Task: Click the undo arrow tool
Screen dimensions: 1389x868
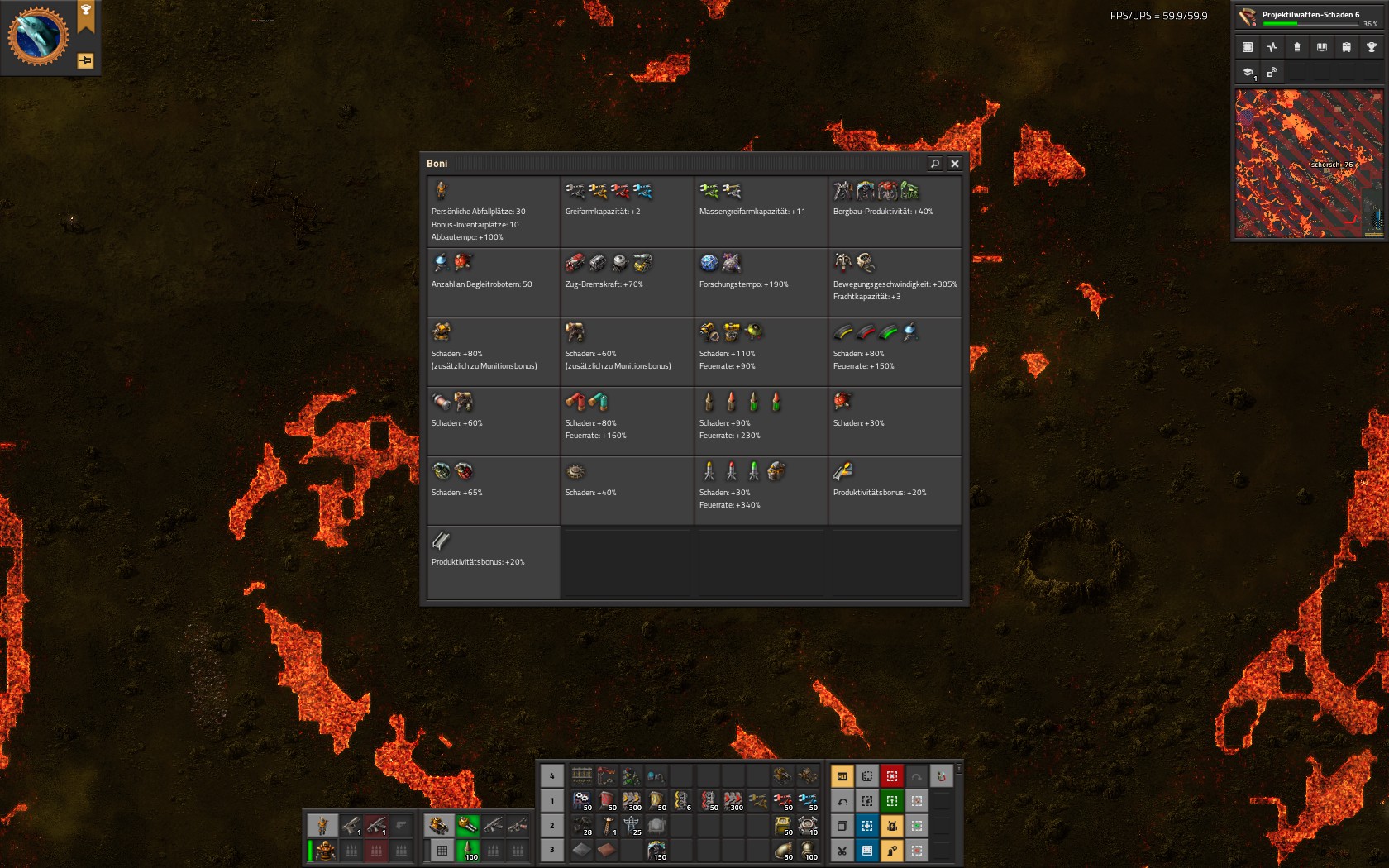Action: pyautogui.click(x=842, y=800)
